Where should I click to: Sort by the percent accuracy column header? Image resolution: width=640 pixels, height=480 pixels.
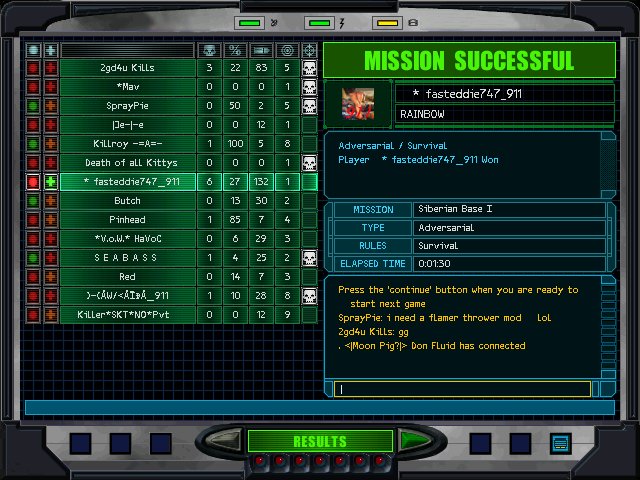tap(235, 49)
